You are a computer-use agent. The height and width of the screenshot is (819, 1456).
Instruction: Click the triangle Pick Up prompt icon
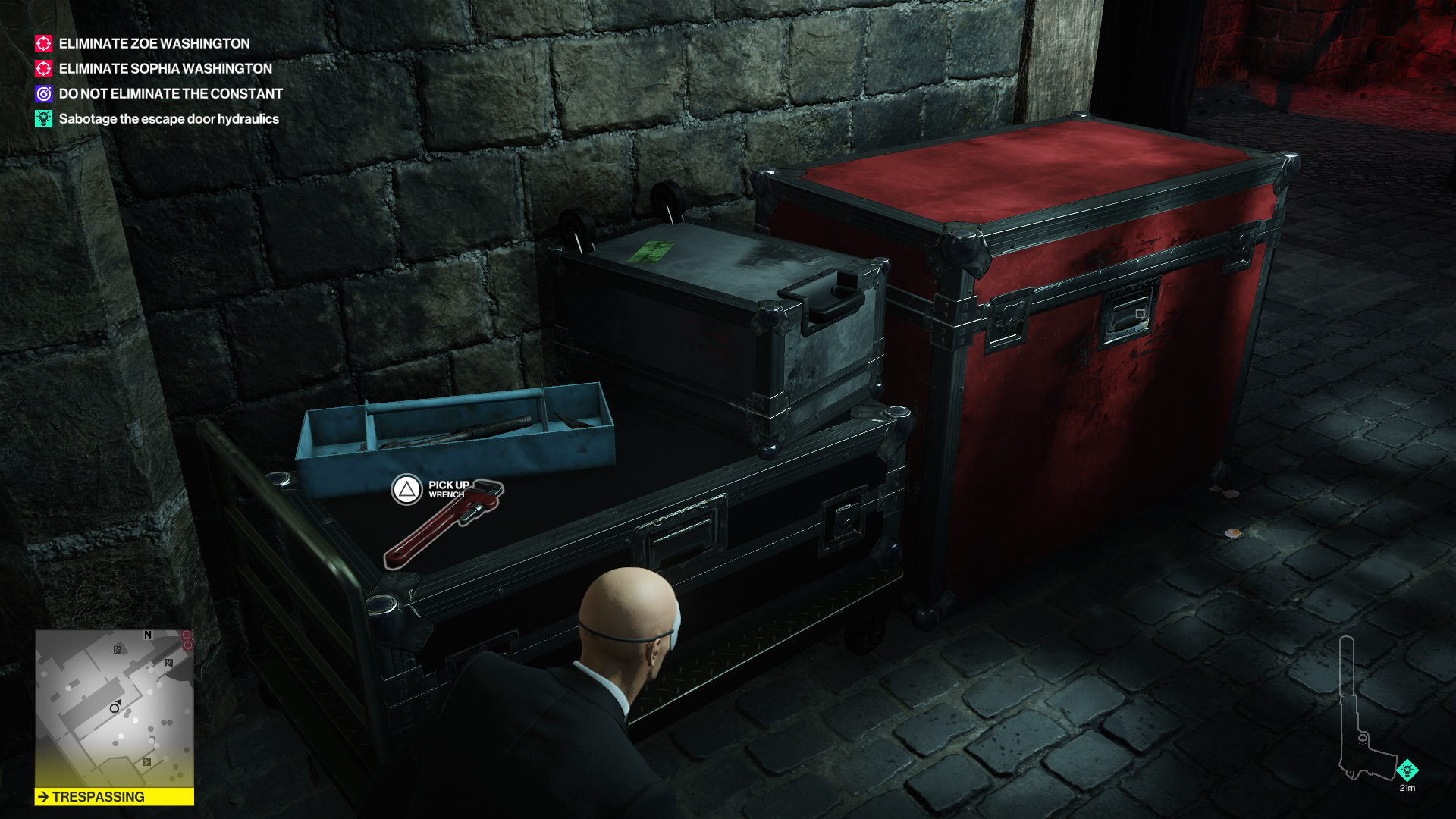(408, 491)
